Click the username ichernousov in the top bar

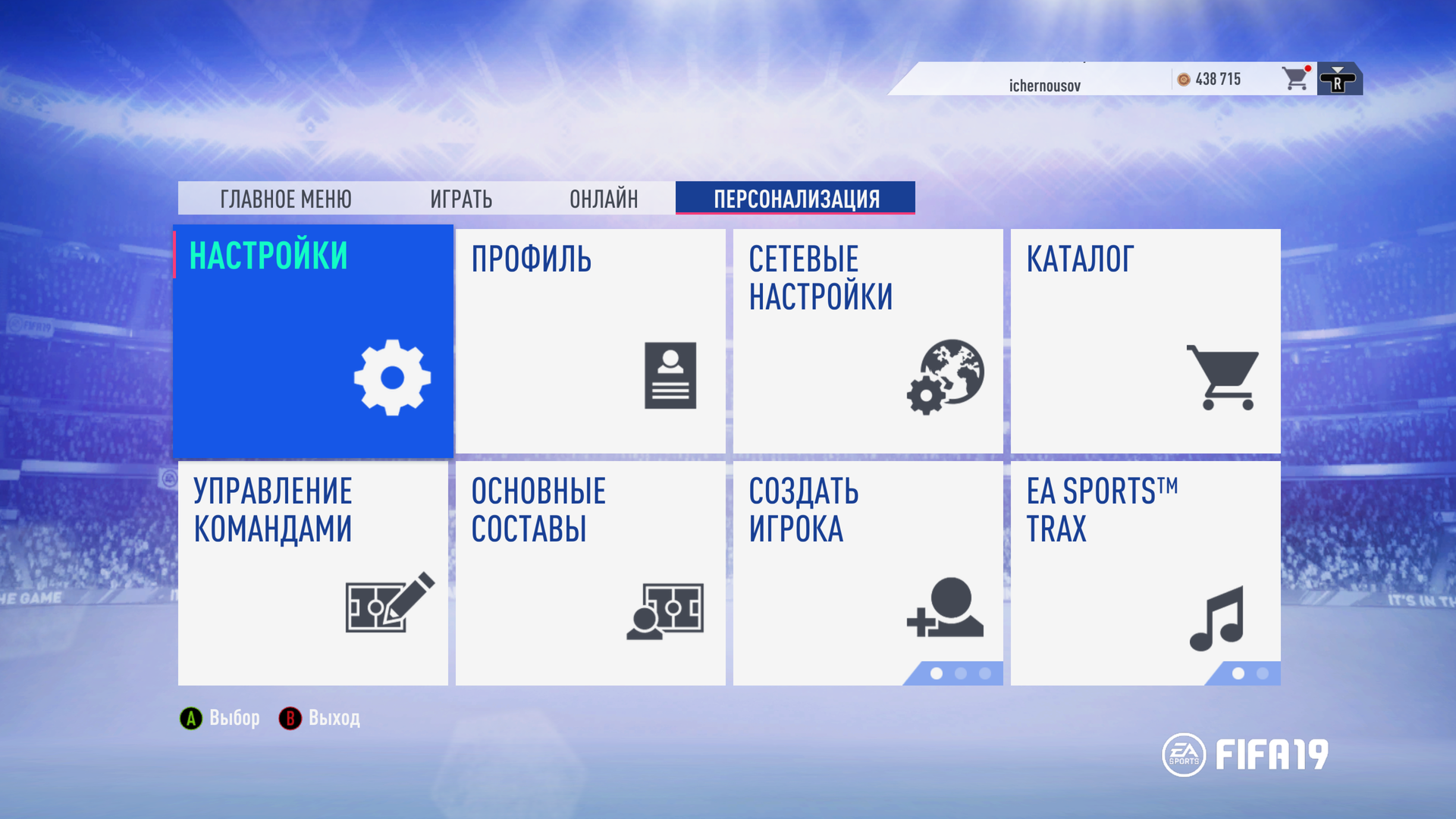pos(1044,83)
